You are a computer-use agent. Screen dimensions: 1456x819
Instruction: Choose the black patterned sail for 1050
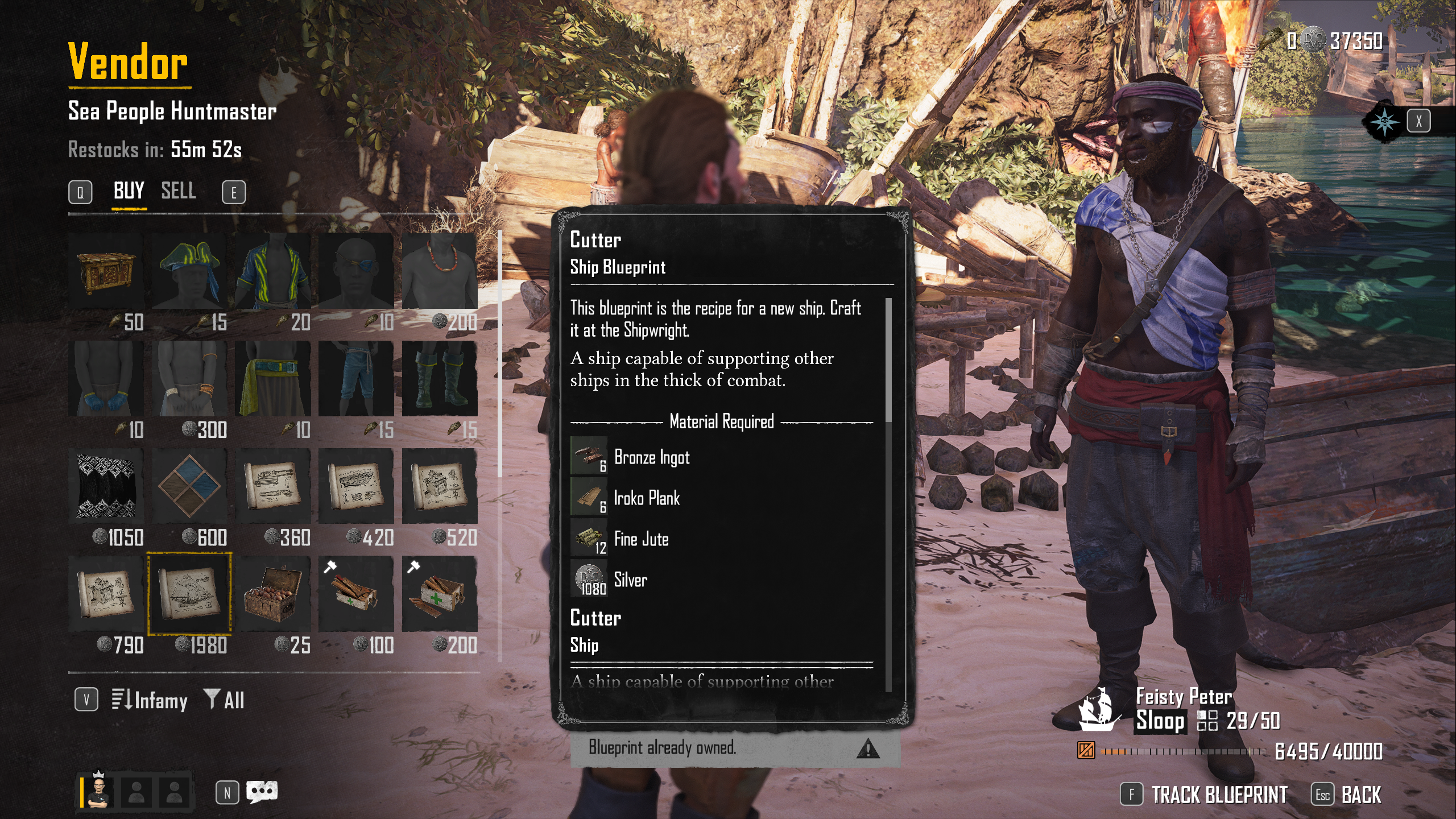tap(106, 486)
